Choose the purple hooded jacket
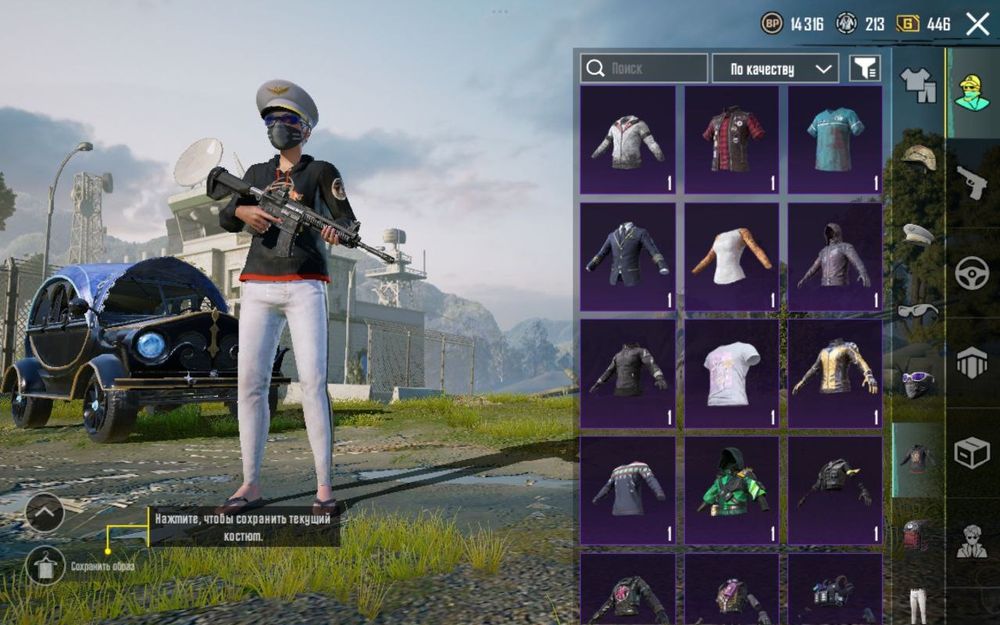Image resolution: width=1000 pixels, height=625 pixels. (x=835, y=256)
